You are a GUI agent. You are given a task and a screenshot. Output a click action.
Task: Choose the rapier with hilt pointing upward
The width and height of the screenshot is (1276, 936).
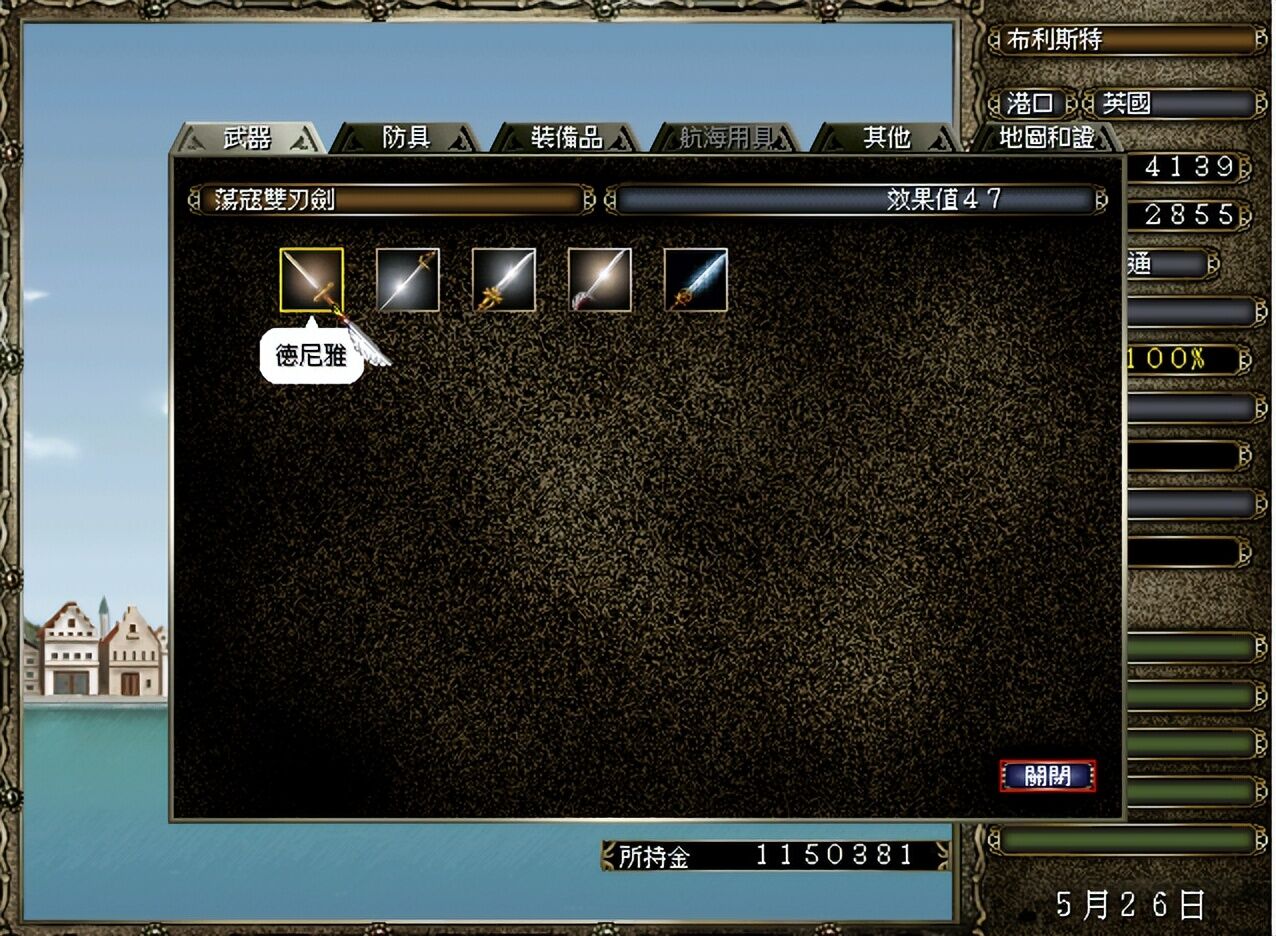[x=408, y=280]
